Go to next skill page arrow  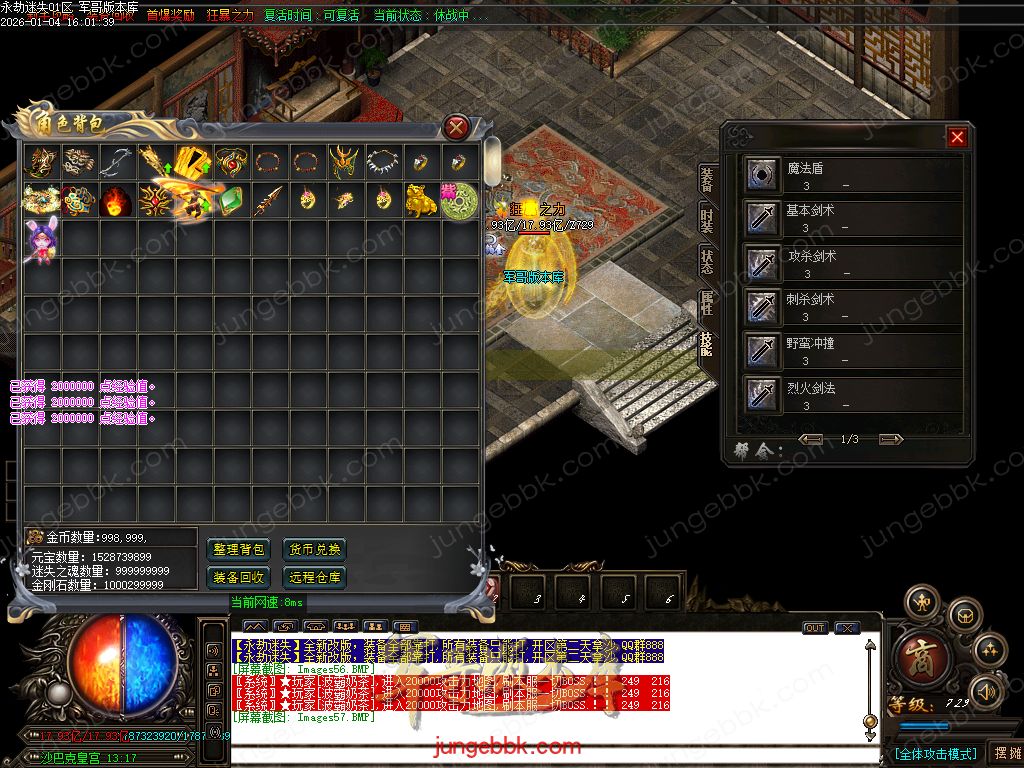pyautogui.click(x=890, y=439)
